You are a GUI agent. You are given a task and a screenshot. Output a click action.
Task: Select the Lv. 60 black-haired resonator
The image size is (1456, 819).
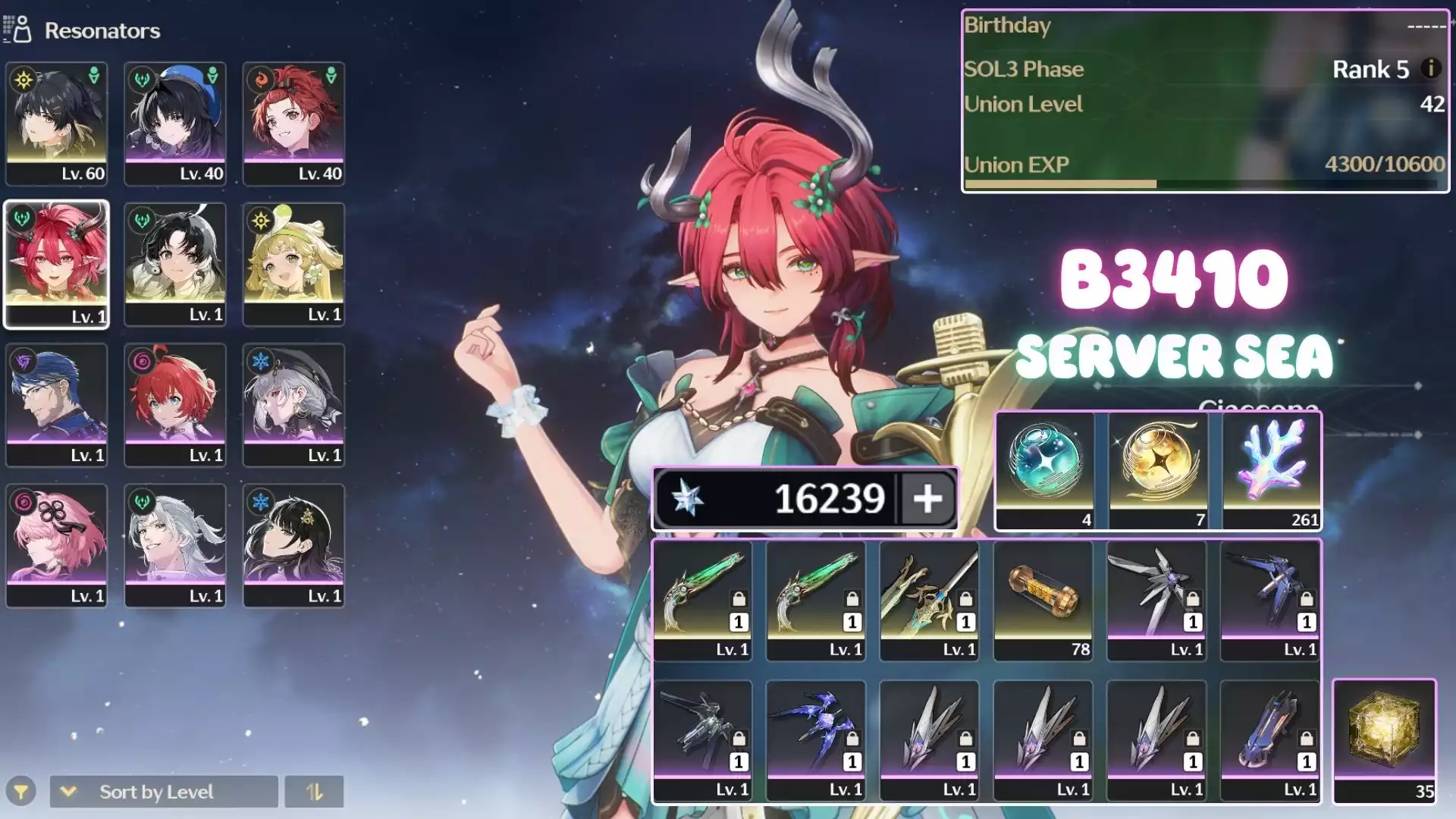(x=56, y=124)
